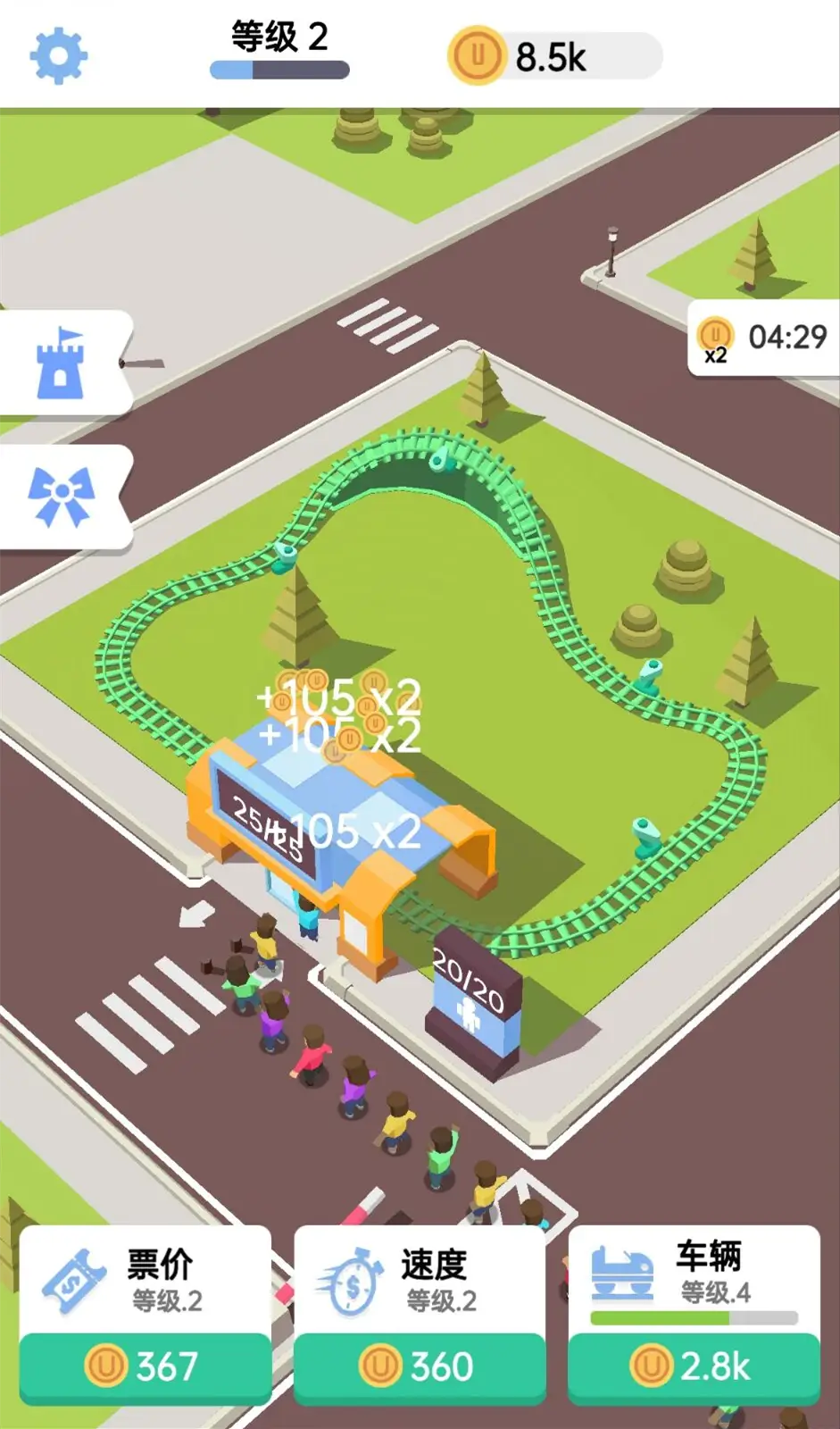The height and width of the screenshot is (1429, 840).
Task: Open the blue ribbon bow tab
Action: pyautogui.click(x=61, y=496)
